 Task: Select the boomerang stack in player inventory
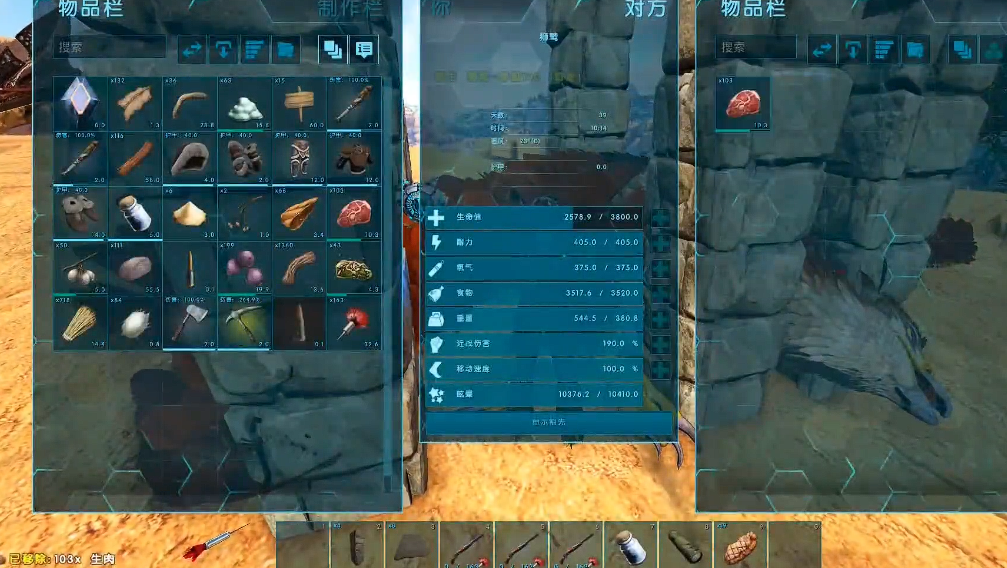point(189,104)
